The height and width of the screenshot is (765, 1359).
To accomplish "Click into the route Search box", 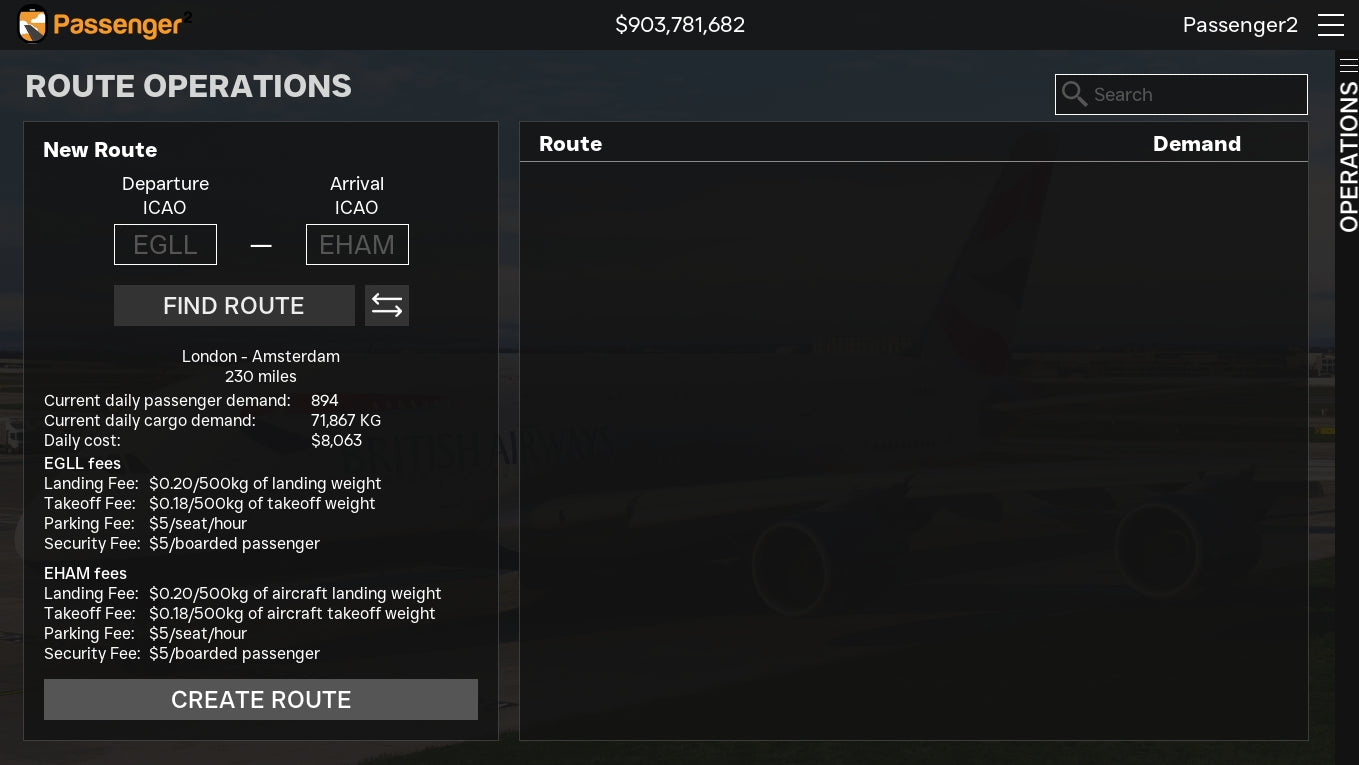I will point(1195,95).
